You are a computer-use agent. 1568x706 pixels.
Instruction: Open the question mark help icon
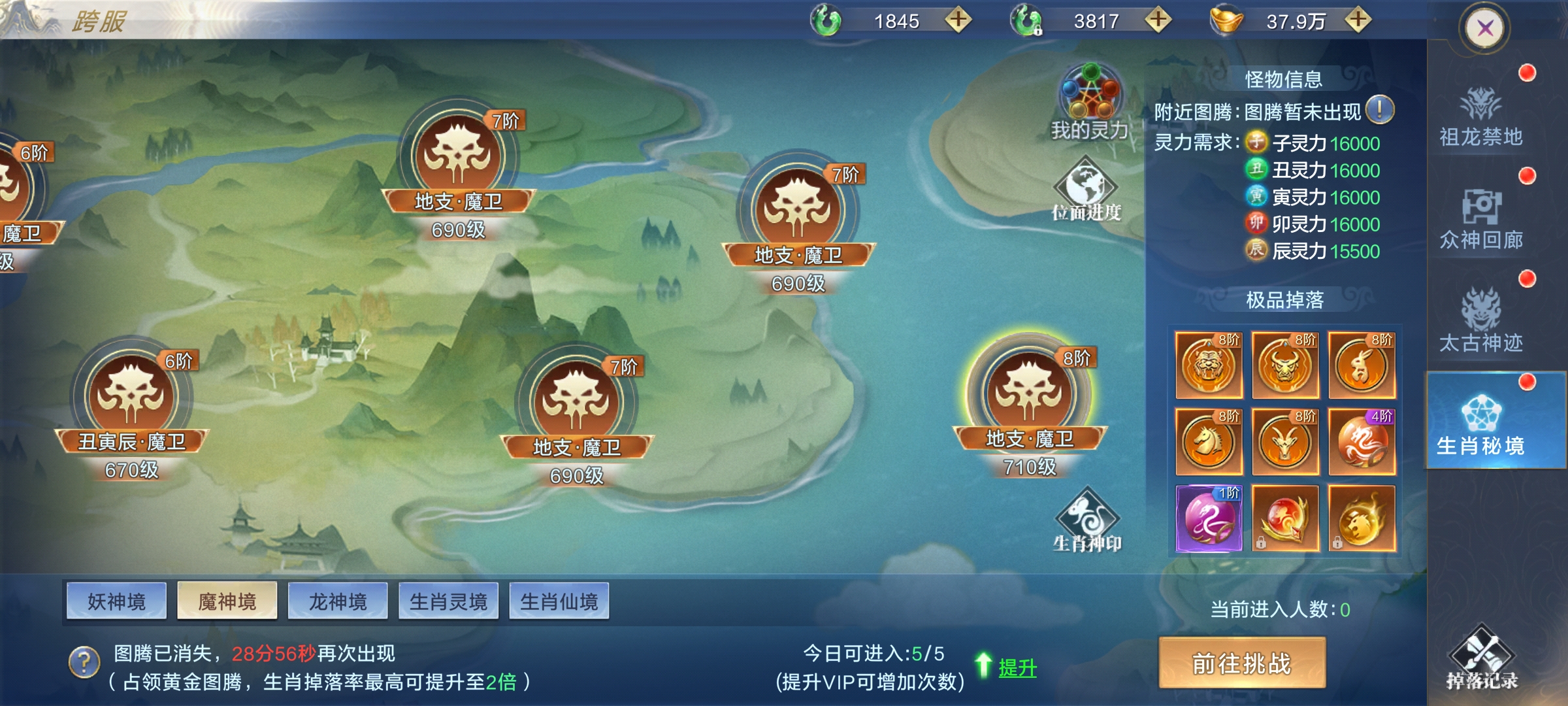[84, 662]
